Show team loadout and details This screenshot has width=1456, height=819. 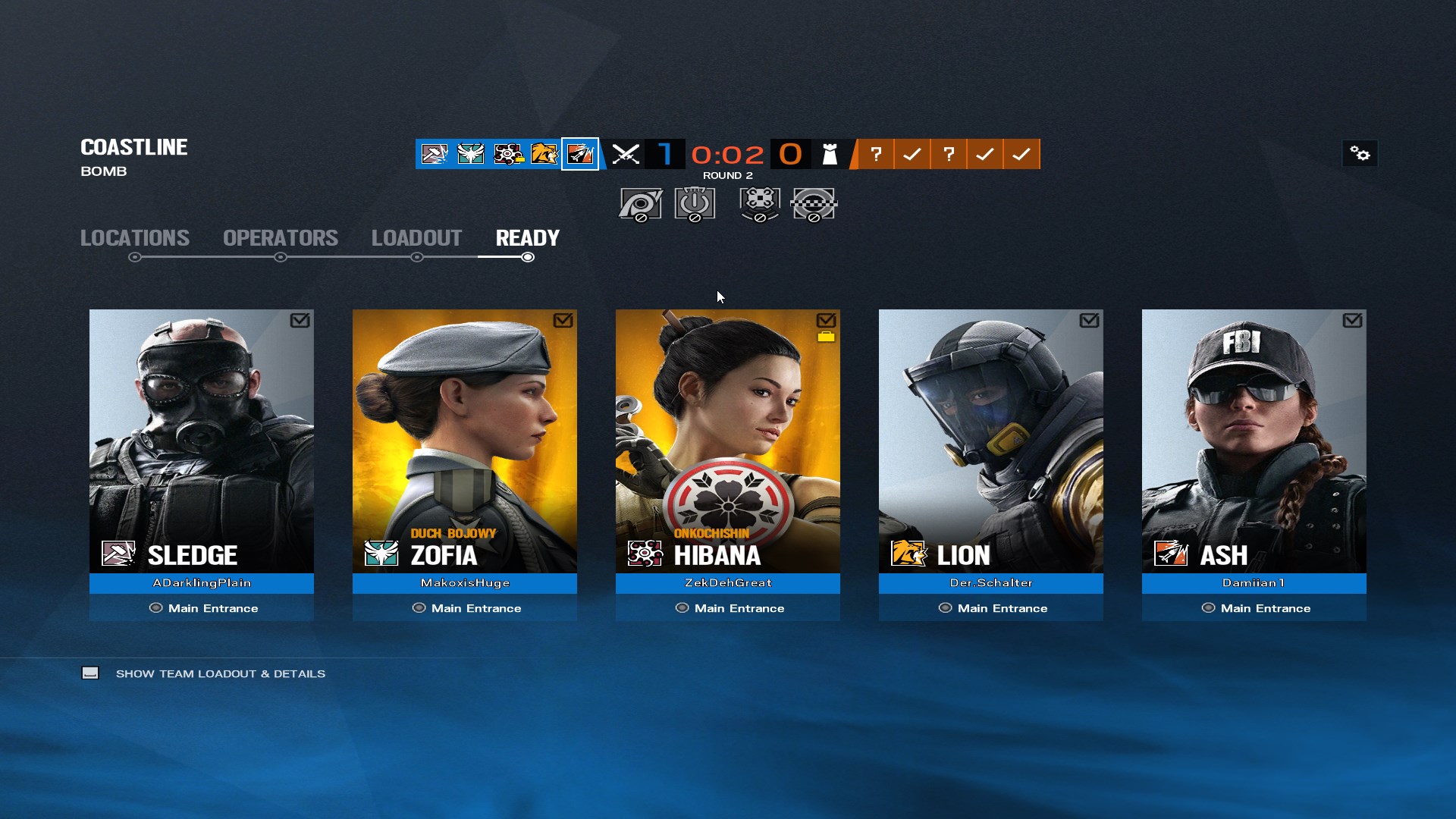220,673
